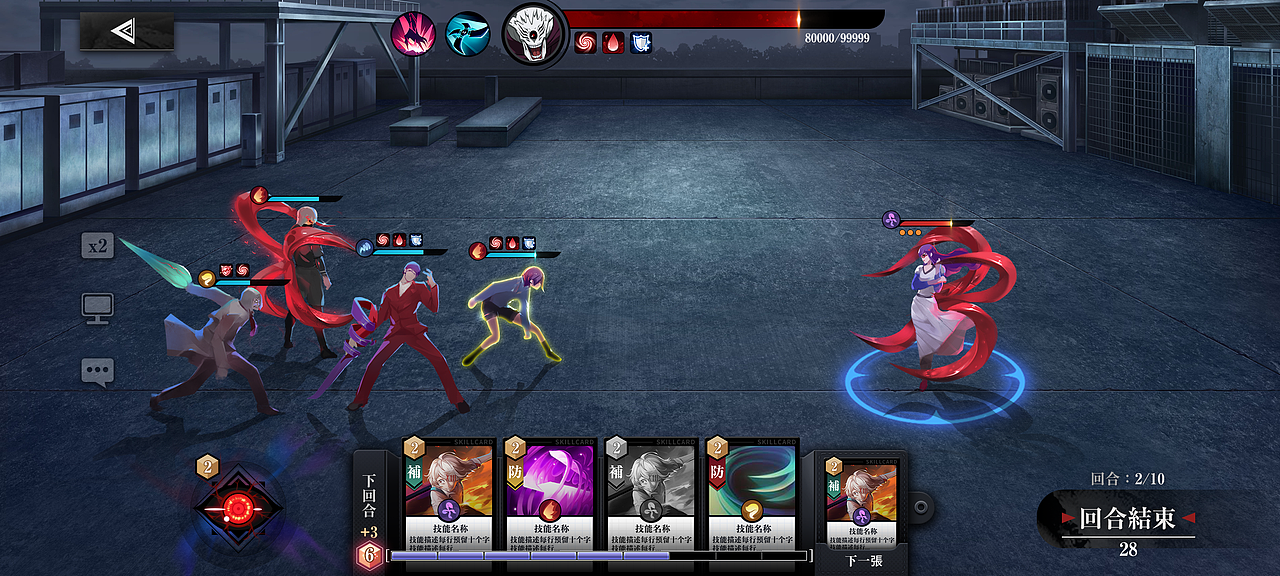Go back with the arrow button

tap(126, 32)
